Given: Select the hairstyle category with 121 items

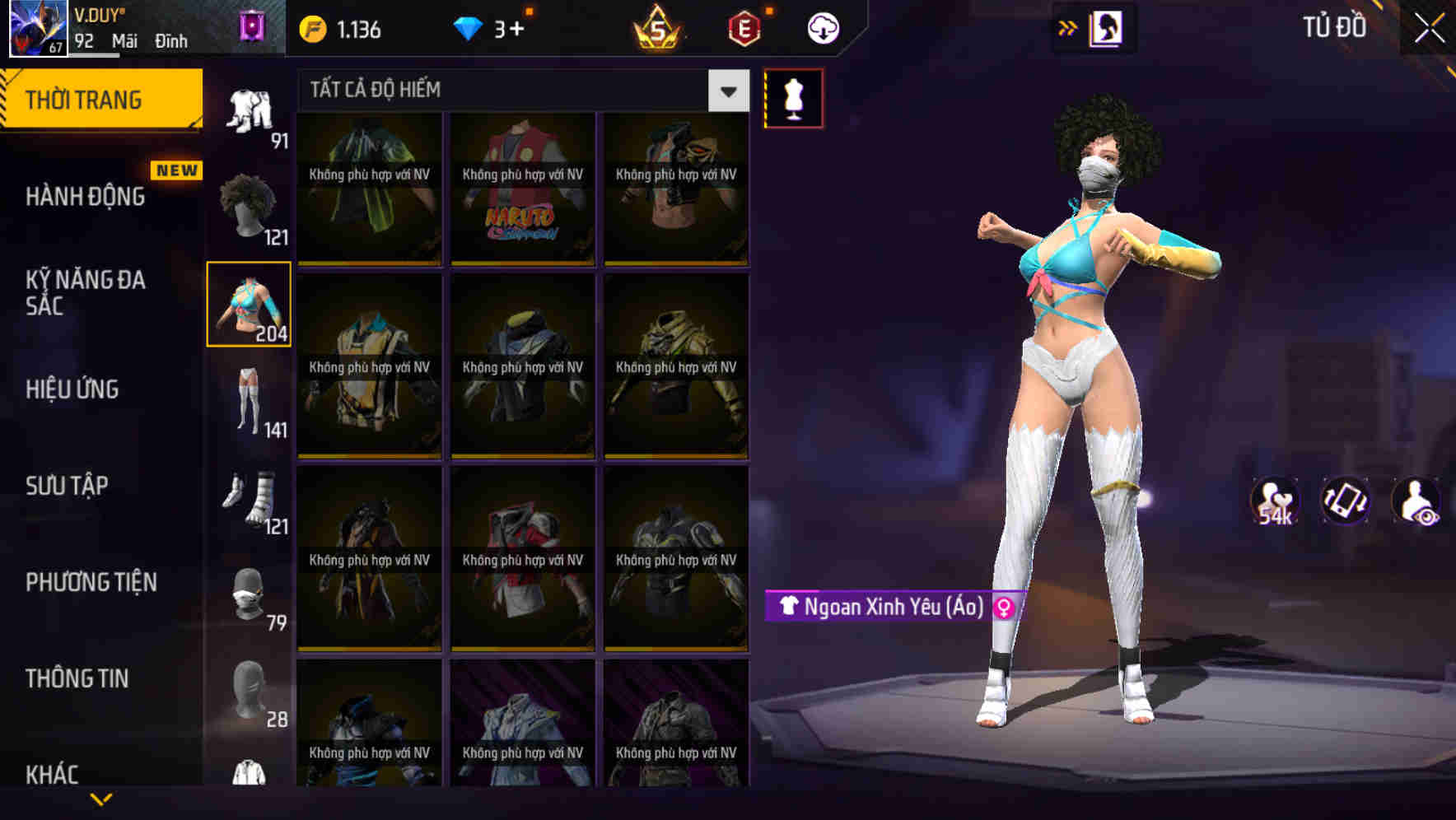Looking at the screenshot, I should [x=250, y=206].
